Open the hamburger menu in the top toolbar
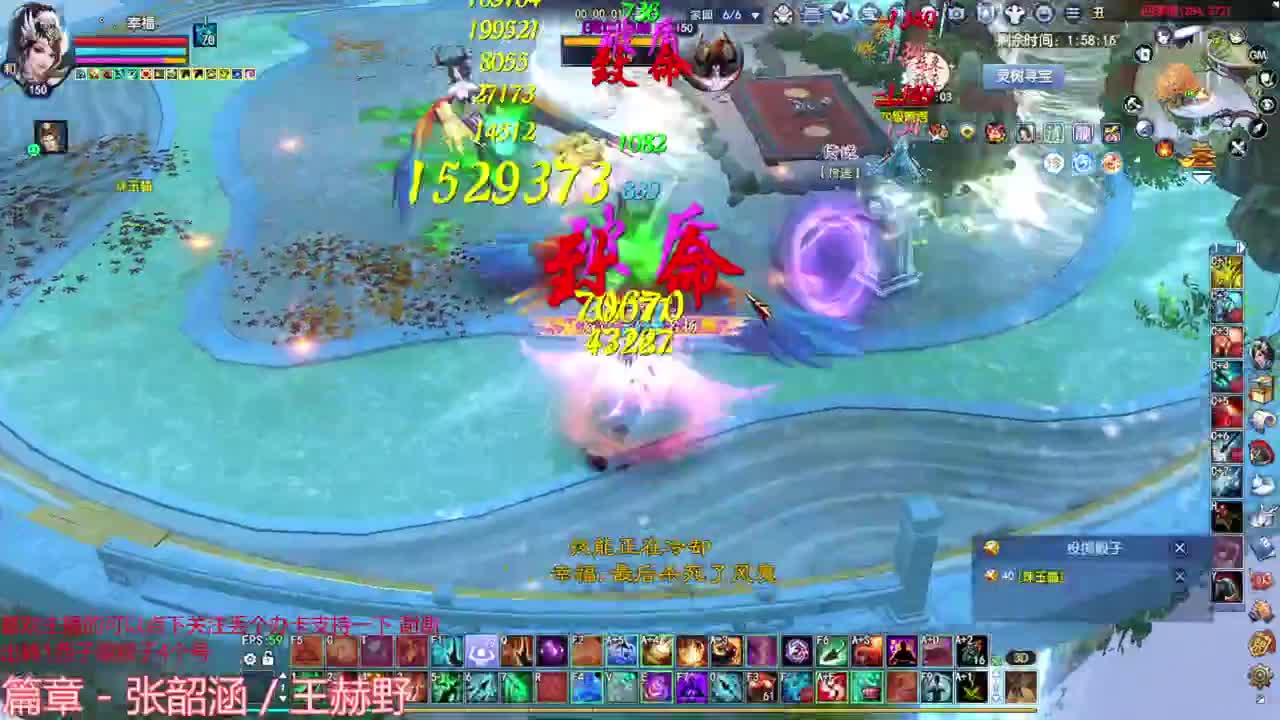Viewport: 1280px width, 720px height. click(x=1073, y=14)
